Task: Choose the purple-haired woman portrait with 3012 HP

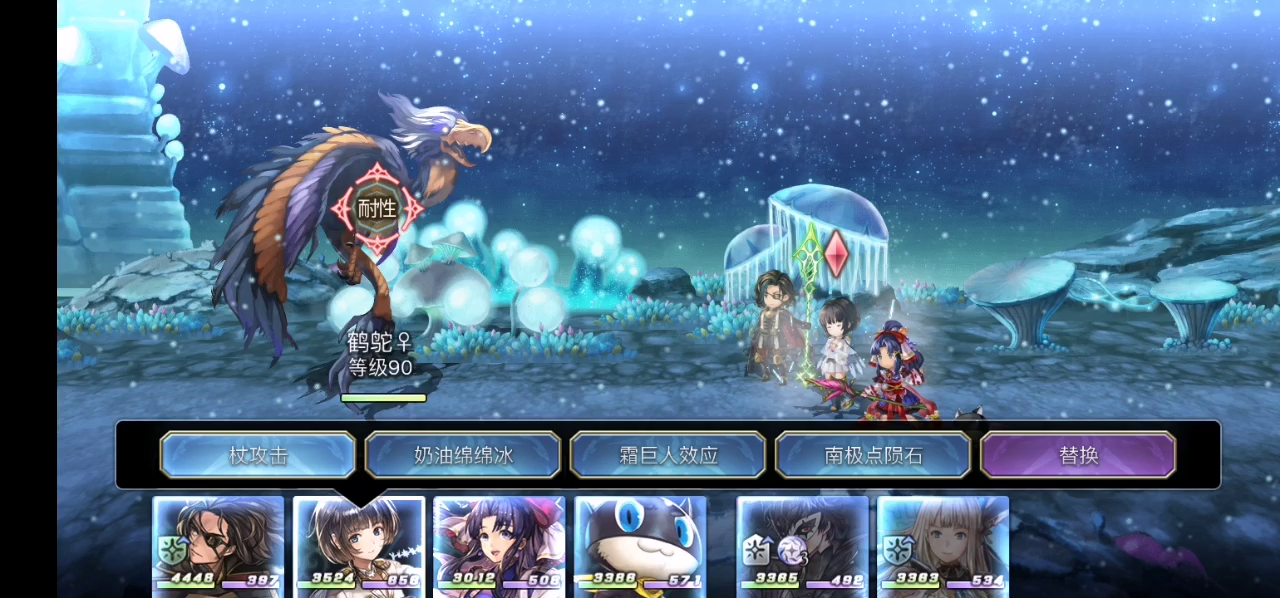Action: [x=499, y=545]
